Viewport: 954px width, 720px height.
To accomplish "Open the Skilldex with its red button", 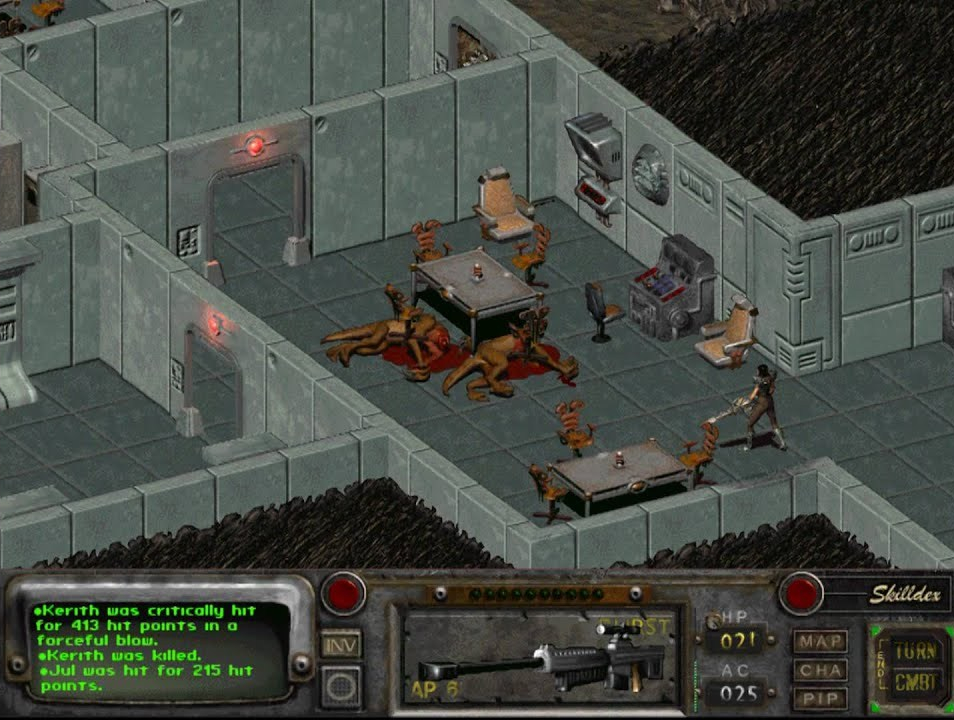I will [801, 594].
